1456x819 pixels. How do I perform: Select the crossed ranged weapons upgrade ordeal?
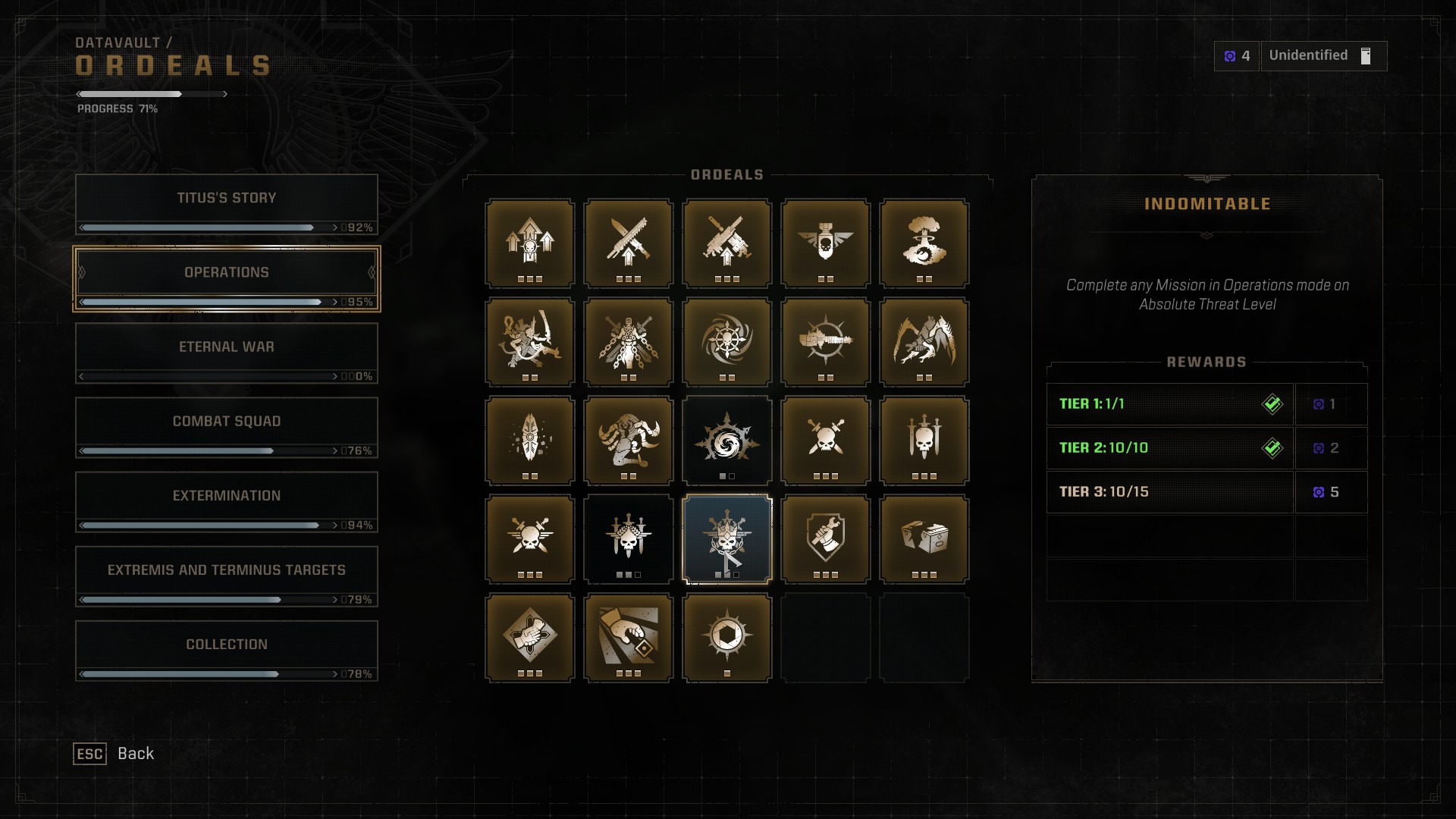(x=726, y=243)
